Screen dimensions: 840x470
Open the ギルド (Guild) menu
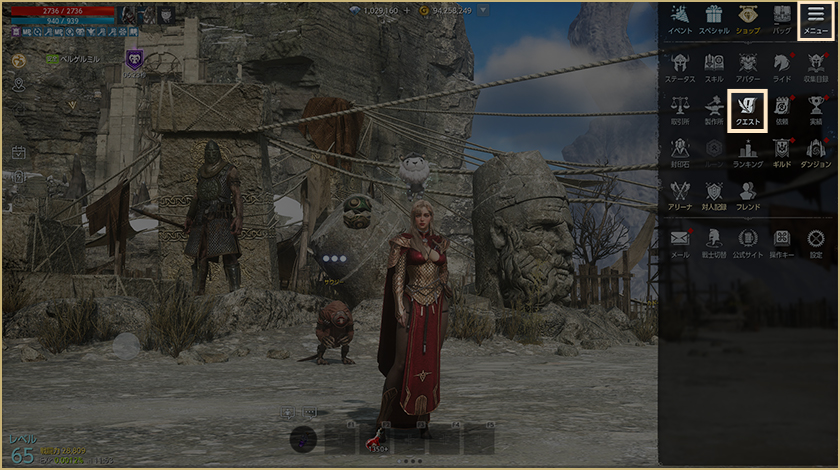click(782, 153)
